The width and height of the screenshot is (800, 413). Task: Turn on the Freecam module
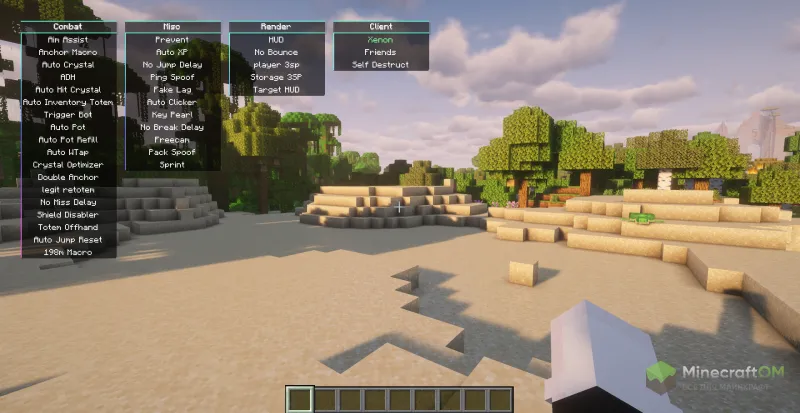point(172,139)
